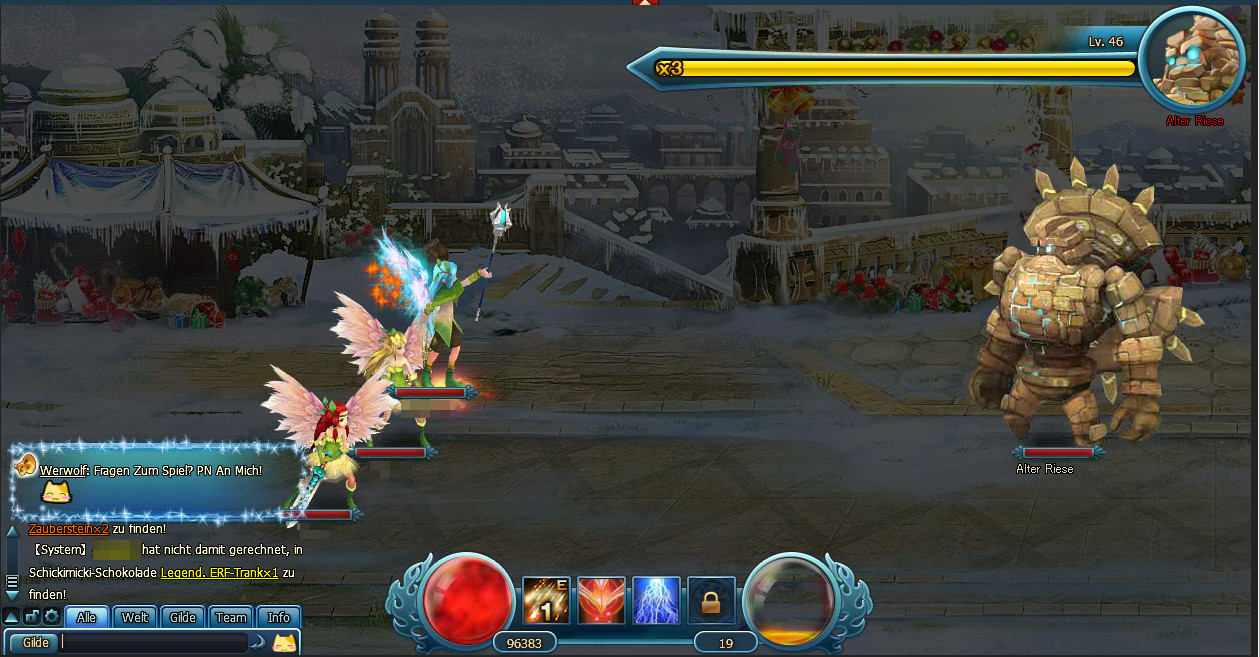
Task: Click the Werwolf player name in chat
Action: pos(64,470)
